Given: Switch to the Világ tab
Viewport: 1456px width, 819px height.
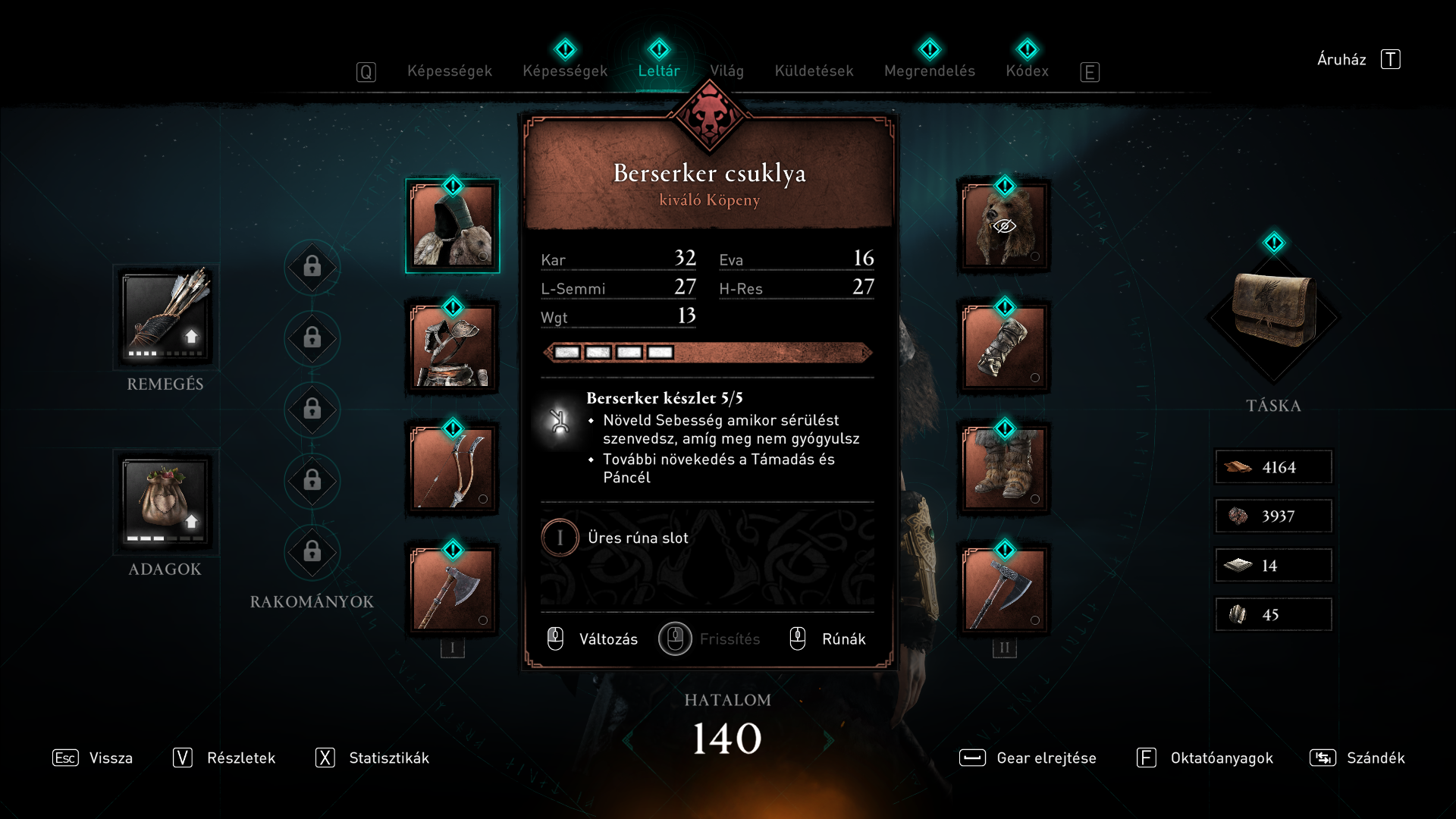Looking at the screenshot, I should (726, 71).
